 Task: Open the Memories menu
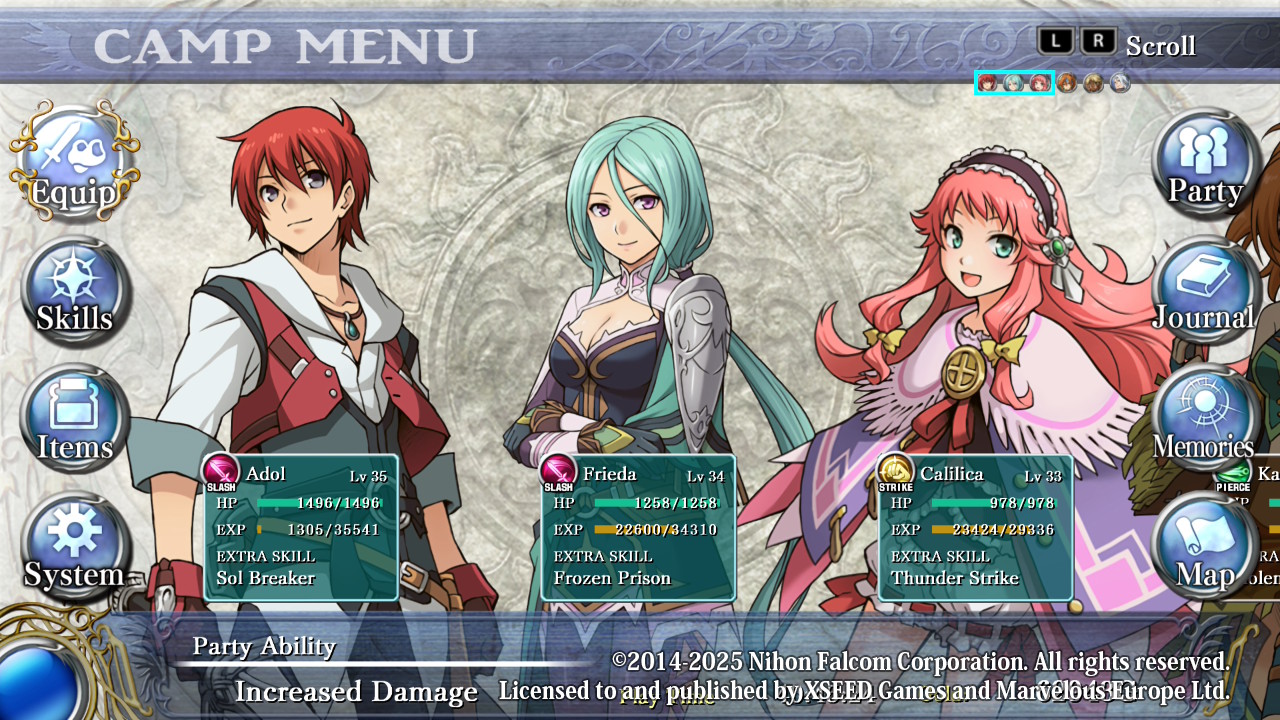pos(1206,420)
